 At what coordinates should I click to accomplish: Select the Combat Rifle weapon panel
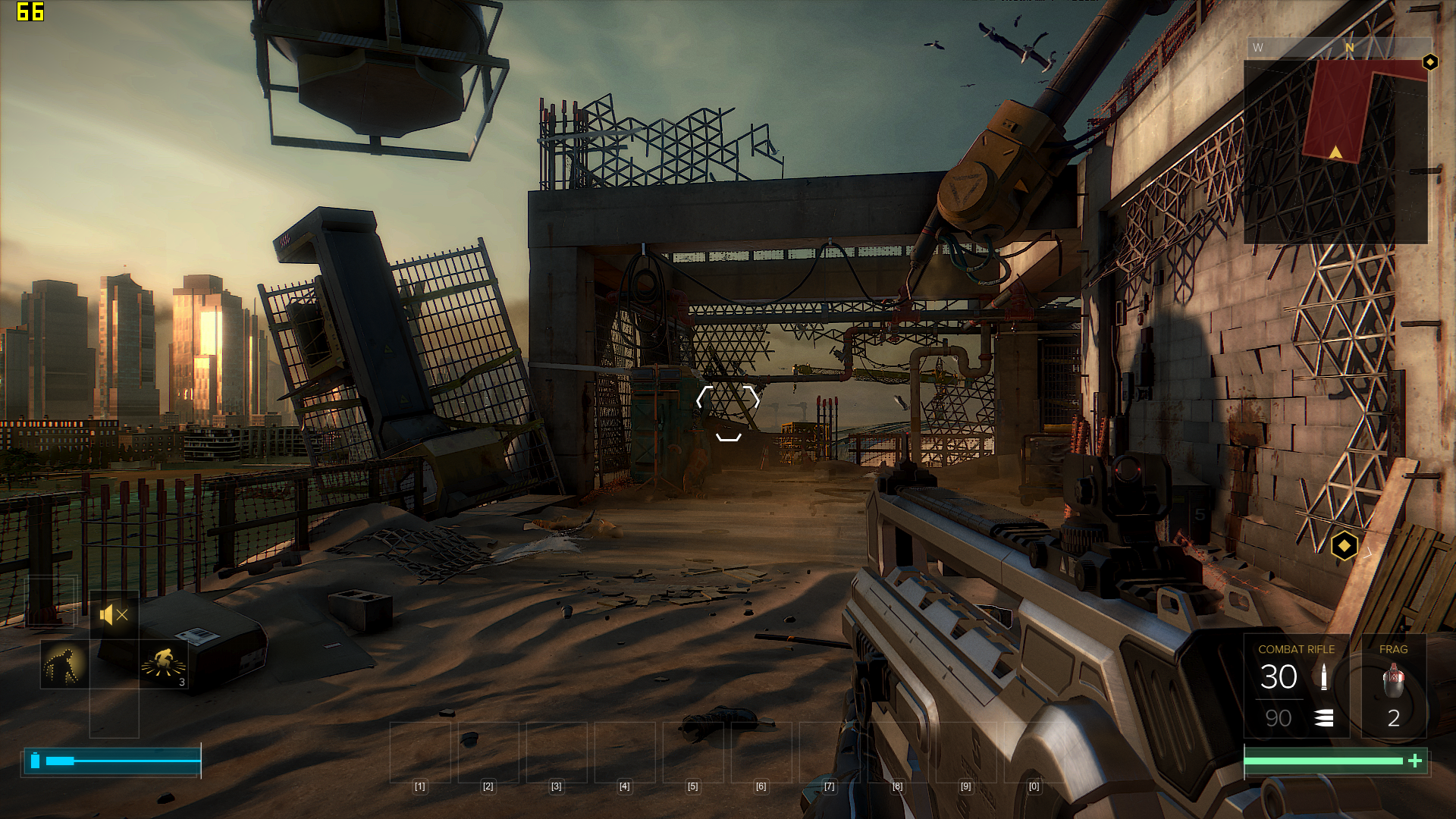pos(1296,686)
